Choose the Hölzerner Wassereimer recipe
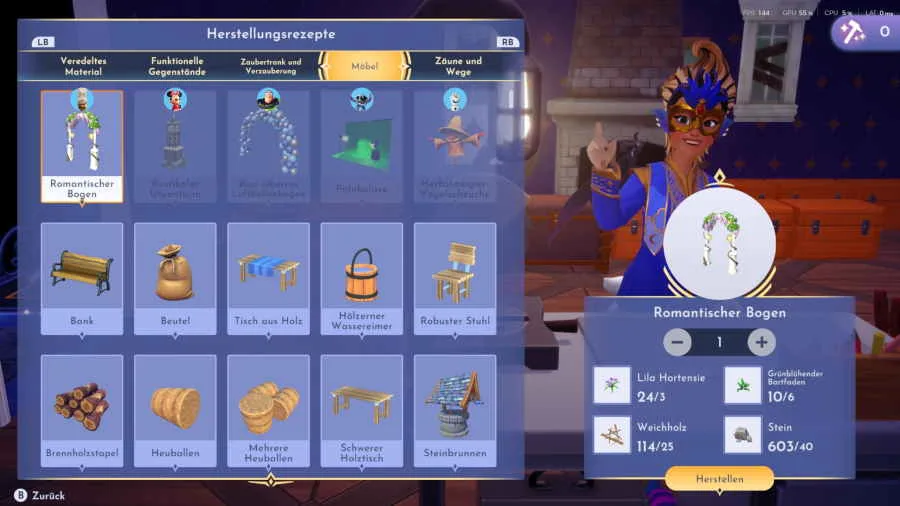Screen dimensions: 900x506 361,278
